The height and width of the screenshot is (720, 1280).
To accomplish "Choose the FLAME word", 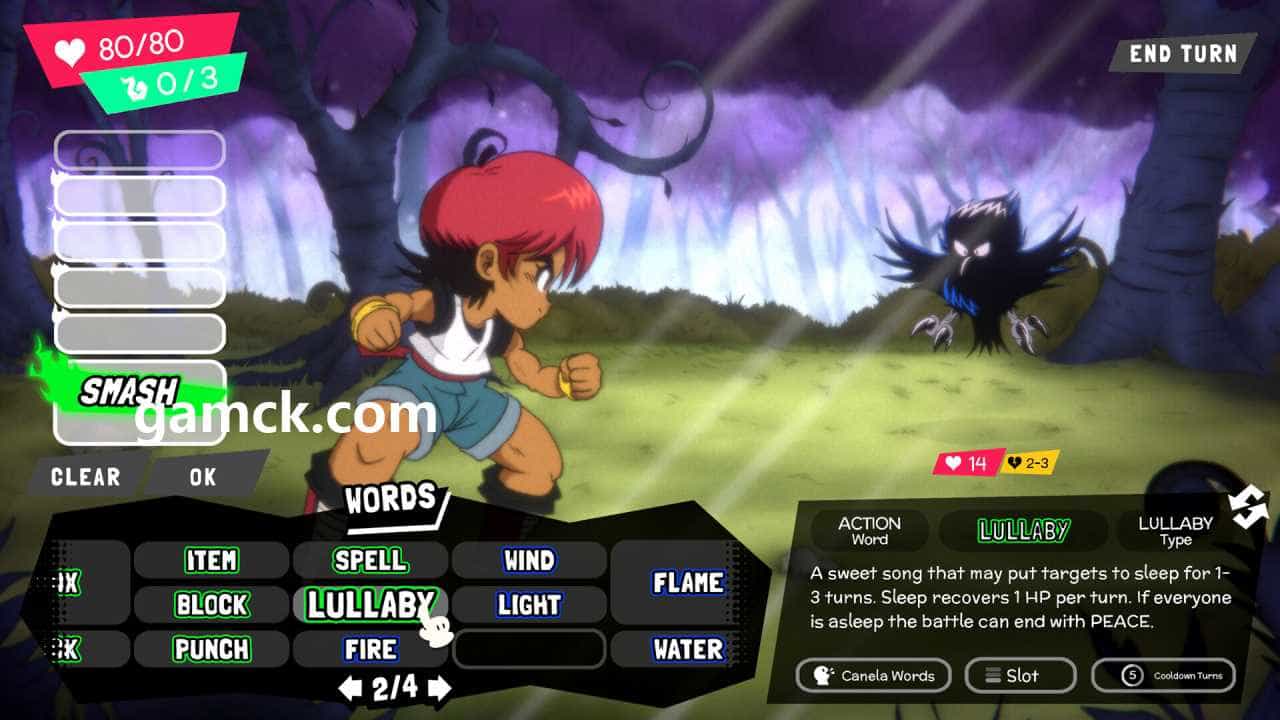I will coord(689,582).
